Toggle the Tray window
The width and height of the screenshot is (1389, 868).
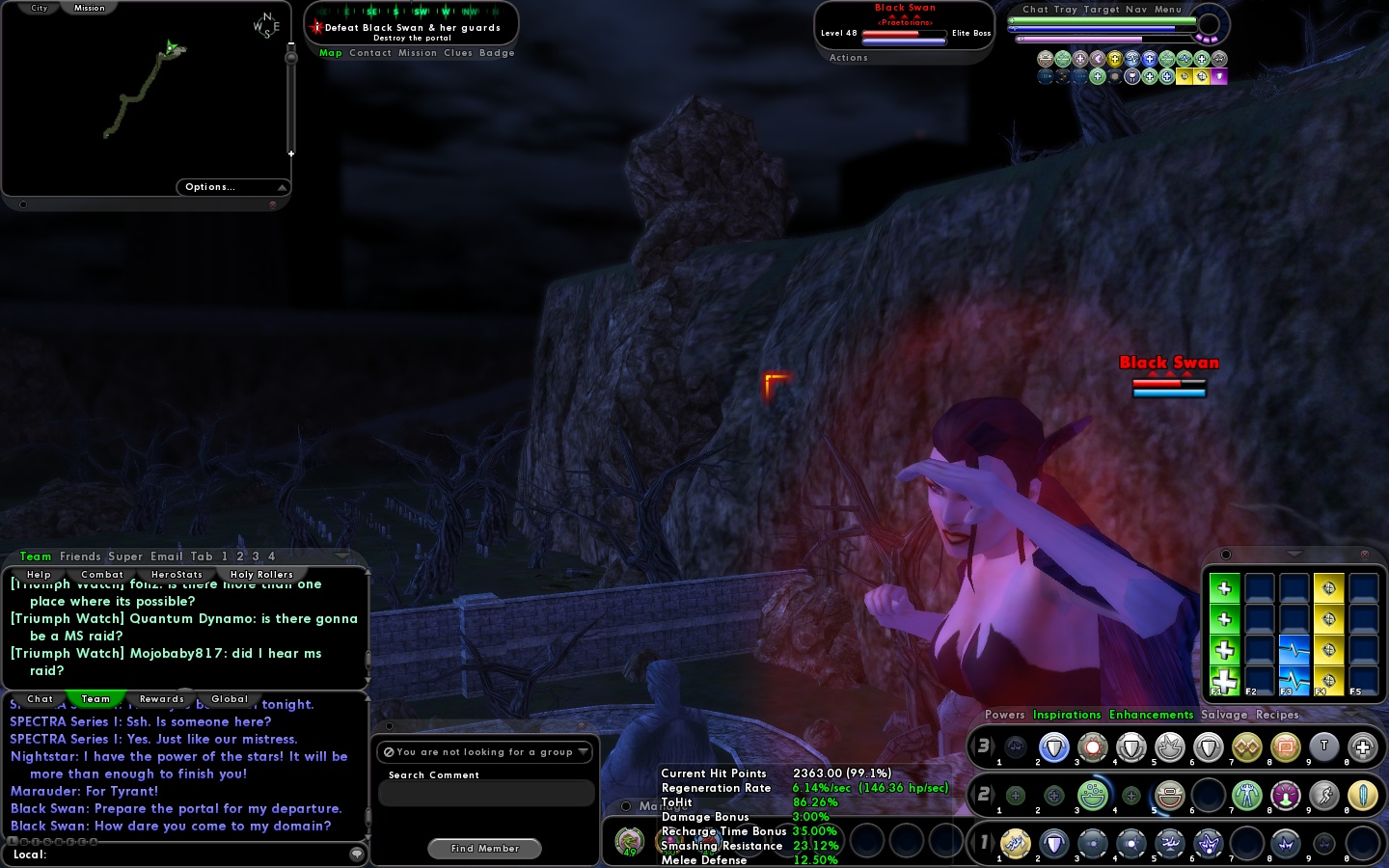pyautogui.click(x=1065, y=10)
